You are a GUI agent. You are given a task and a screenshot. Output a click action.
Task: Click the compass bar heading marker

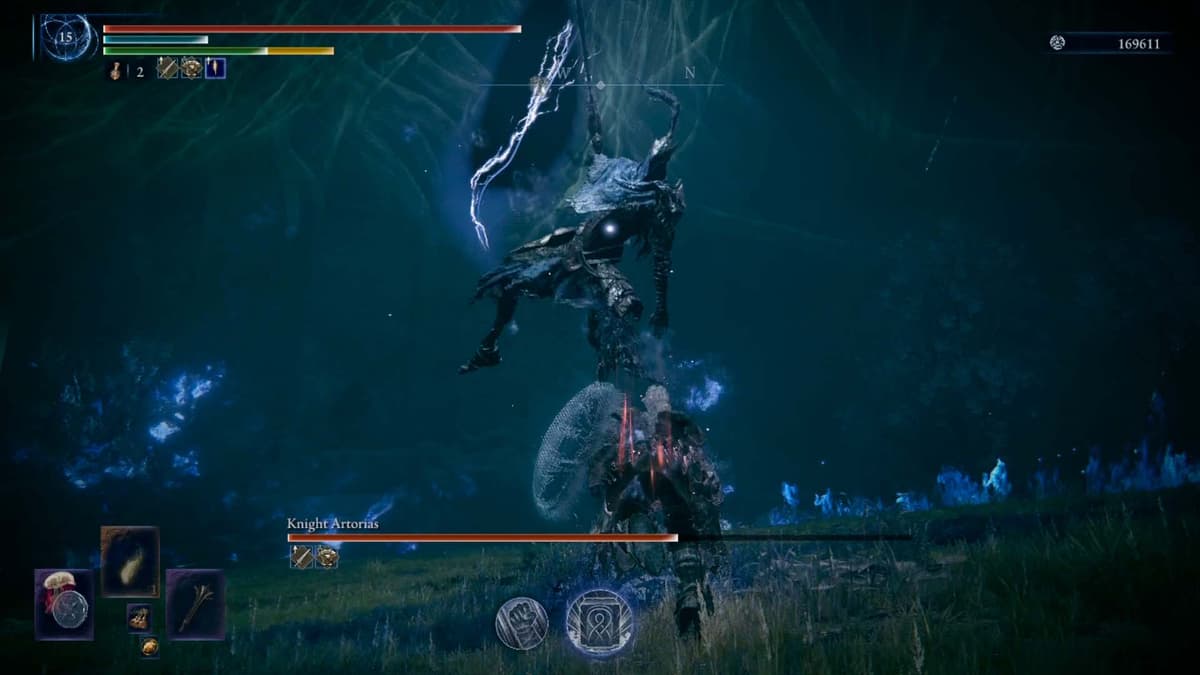pyautogui.click(x=600, y=85)
